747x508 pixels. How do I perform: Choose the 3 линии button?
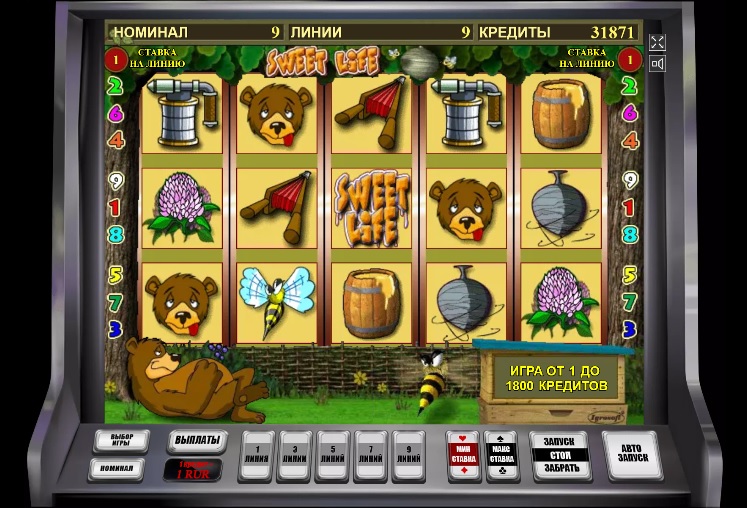(296, 454)
